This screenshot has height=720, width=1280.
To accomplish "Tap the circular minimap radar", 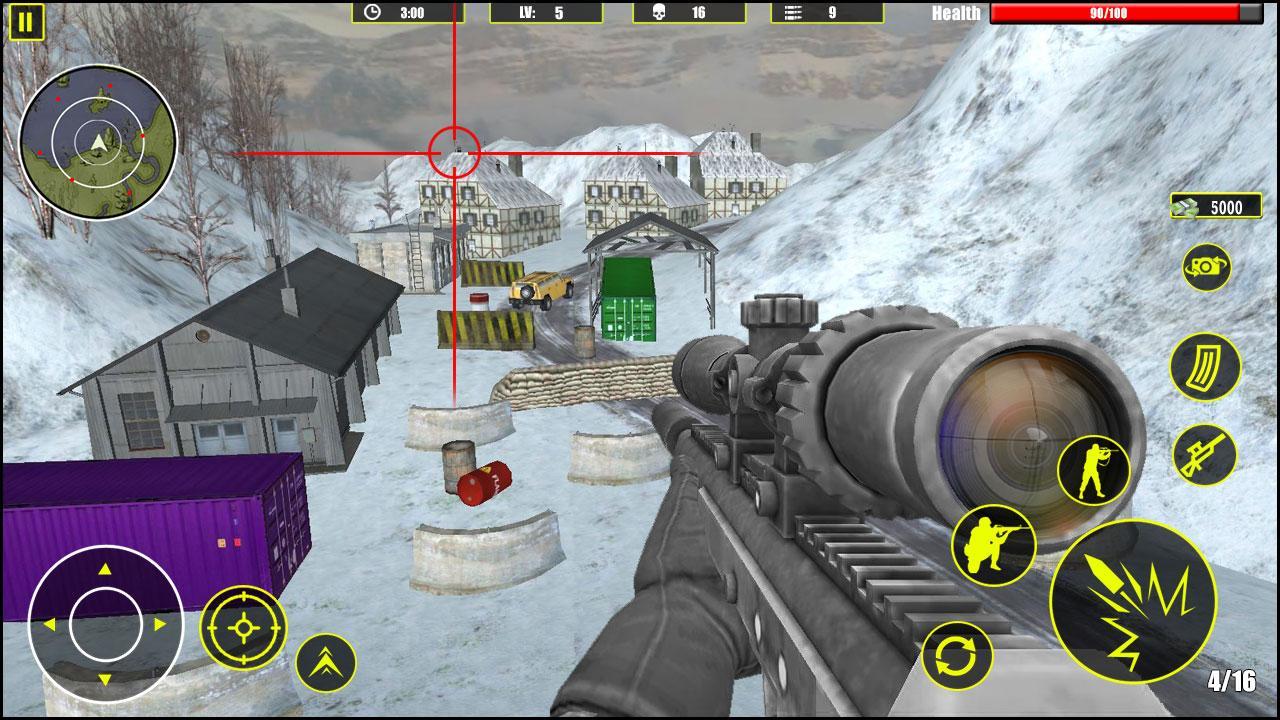I will pos(97,143).
